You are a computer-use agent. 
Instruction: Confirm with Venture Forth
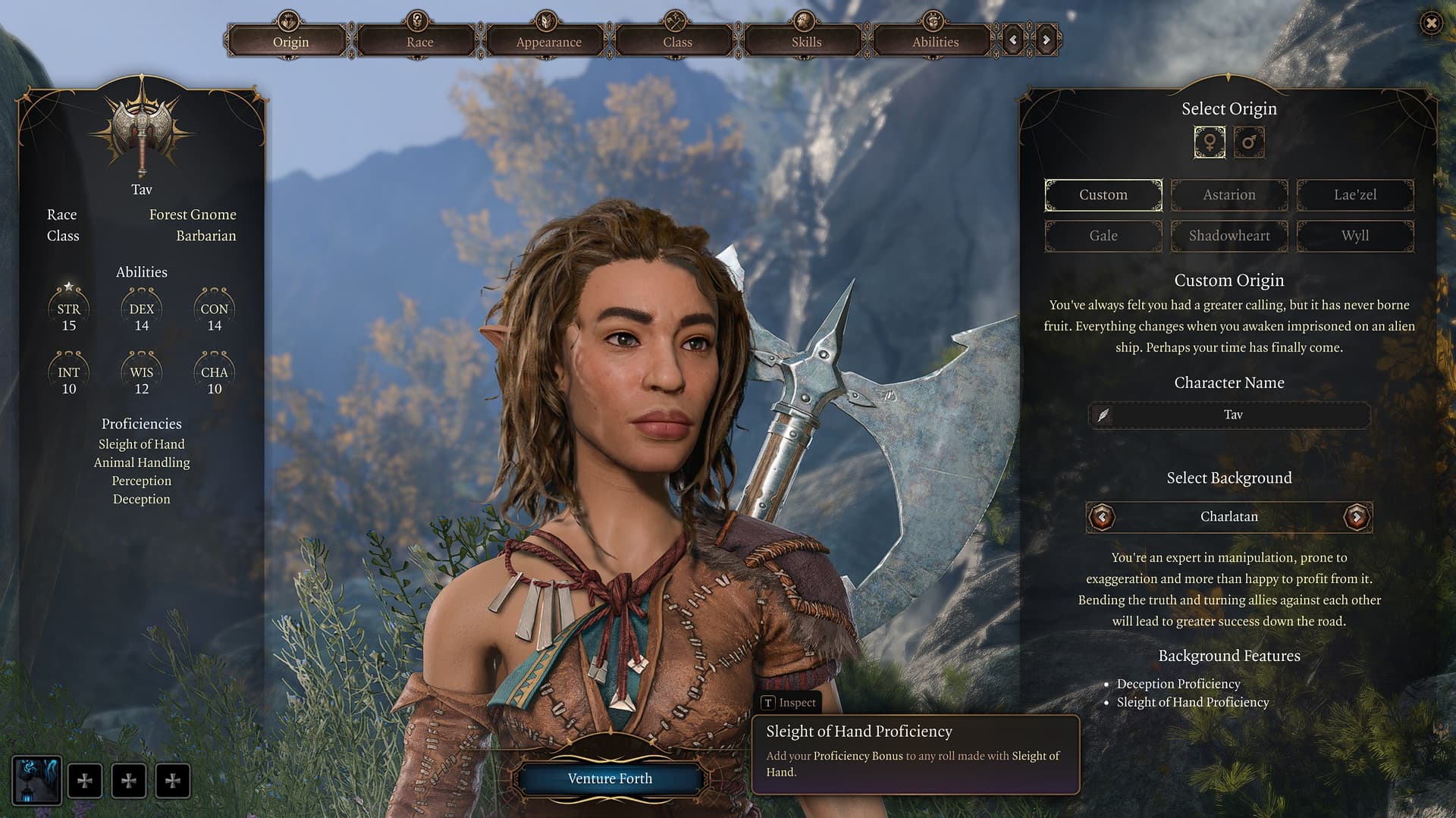(x=610, y=779)
